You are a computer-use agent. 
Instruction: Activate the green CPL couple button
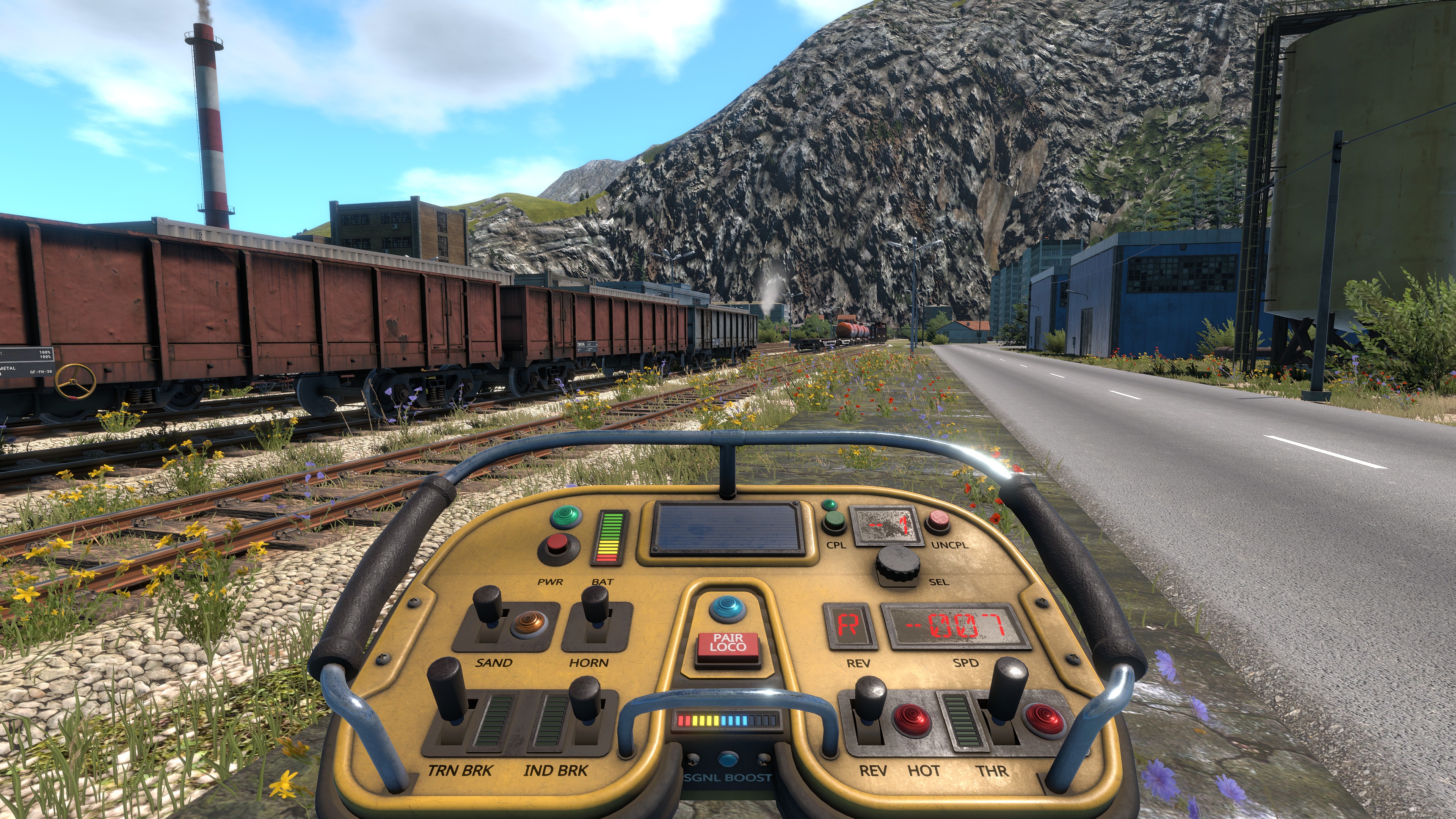834,522
